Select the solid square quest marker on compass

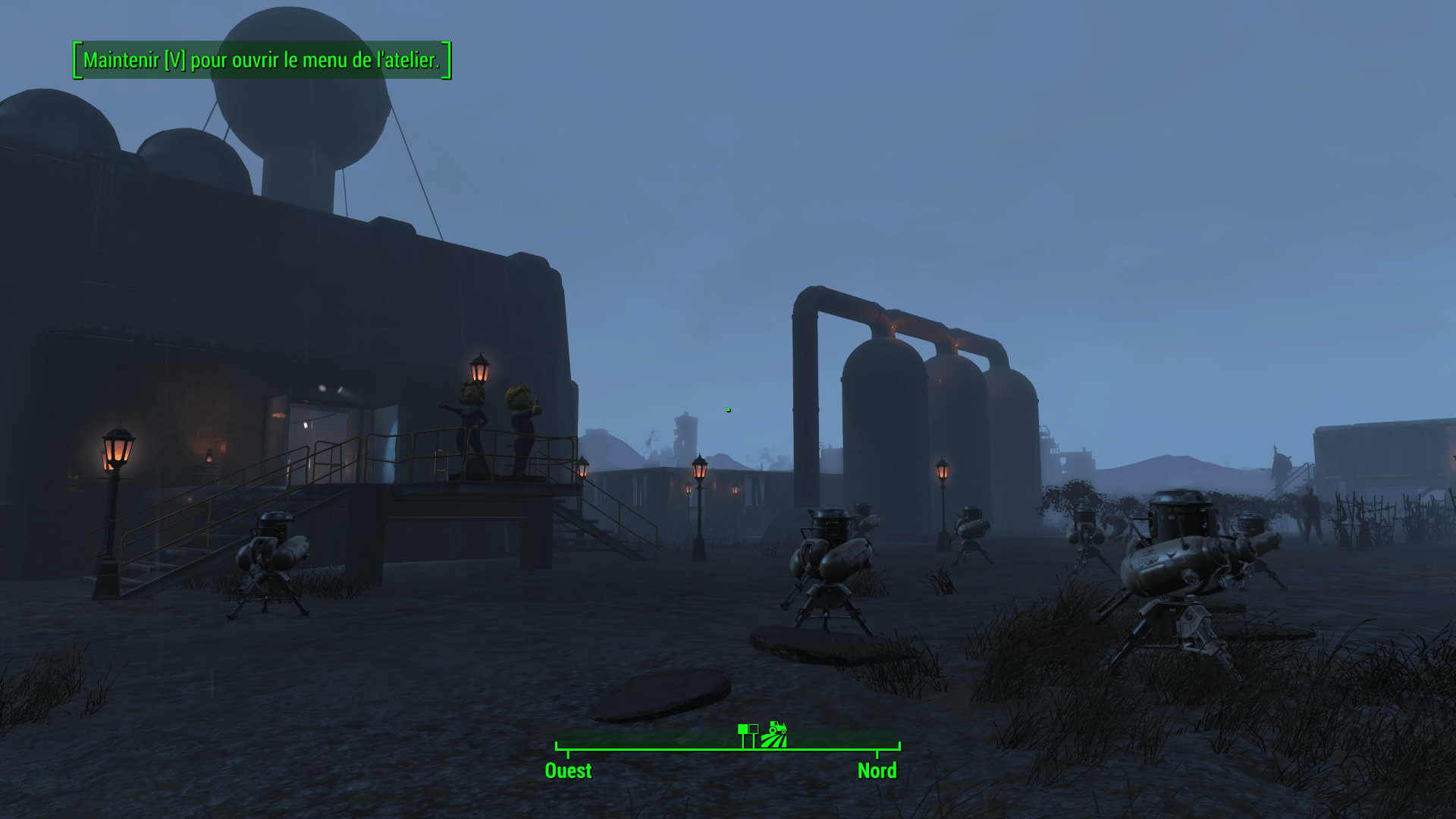tap(742, 729)
